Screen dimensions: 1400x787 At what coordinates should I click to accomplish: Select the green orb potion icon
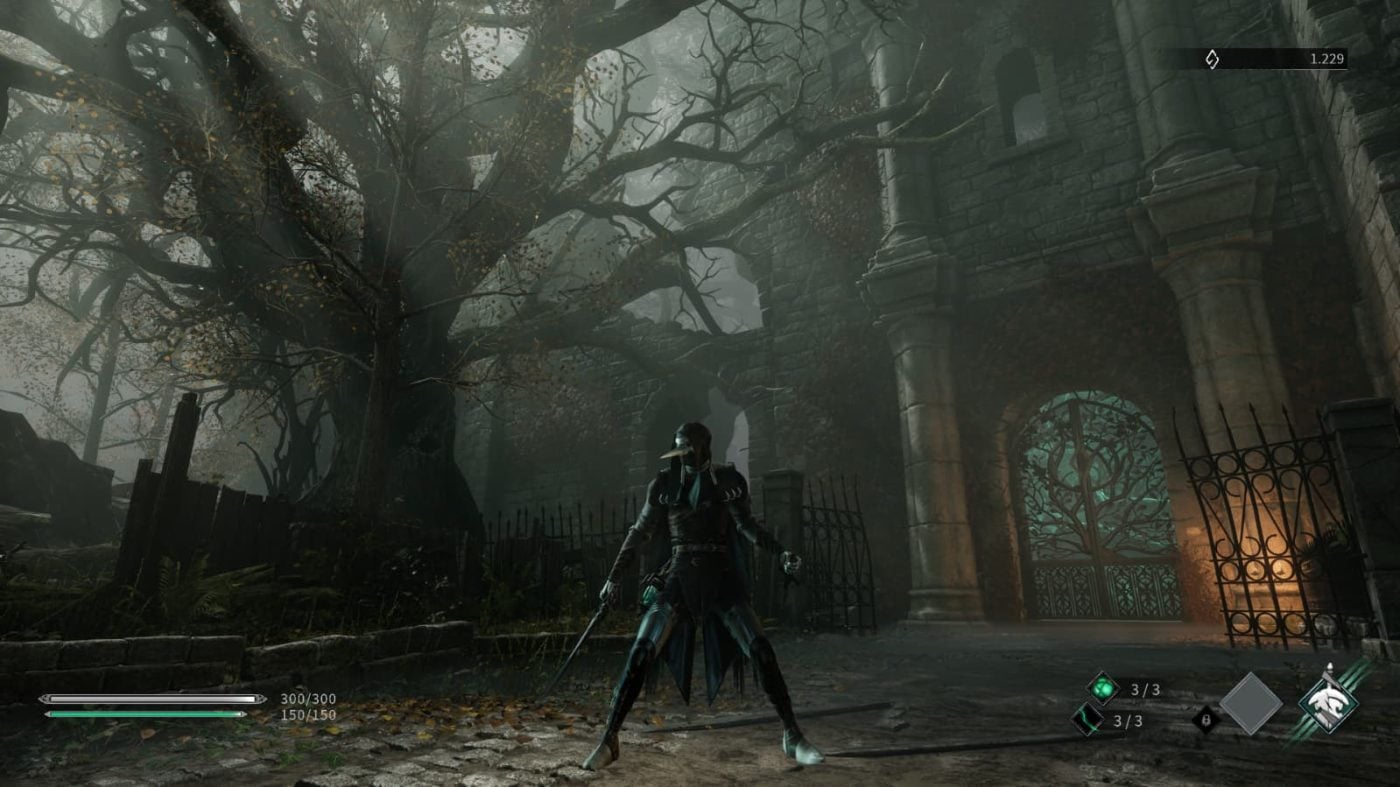click(x=1103, y=688)
